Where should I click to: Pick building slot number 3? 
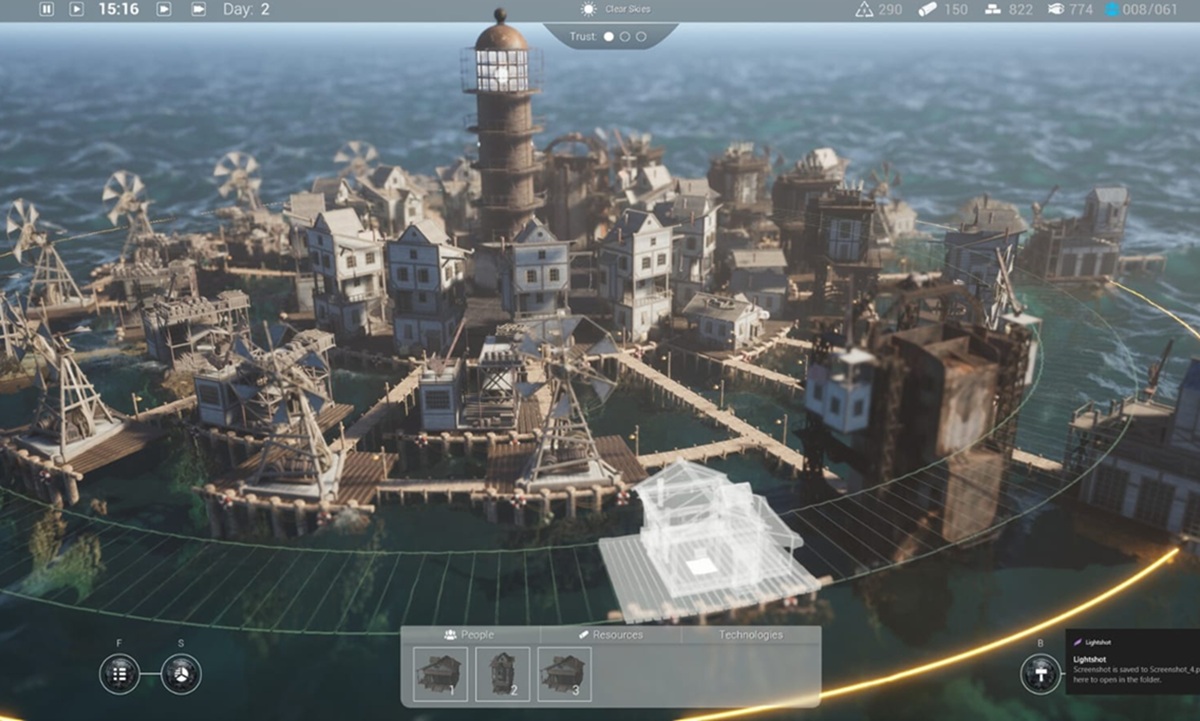pyautogui.click(x=564, y=673)
